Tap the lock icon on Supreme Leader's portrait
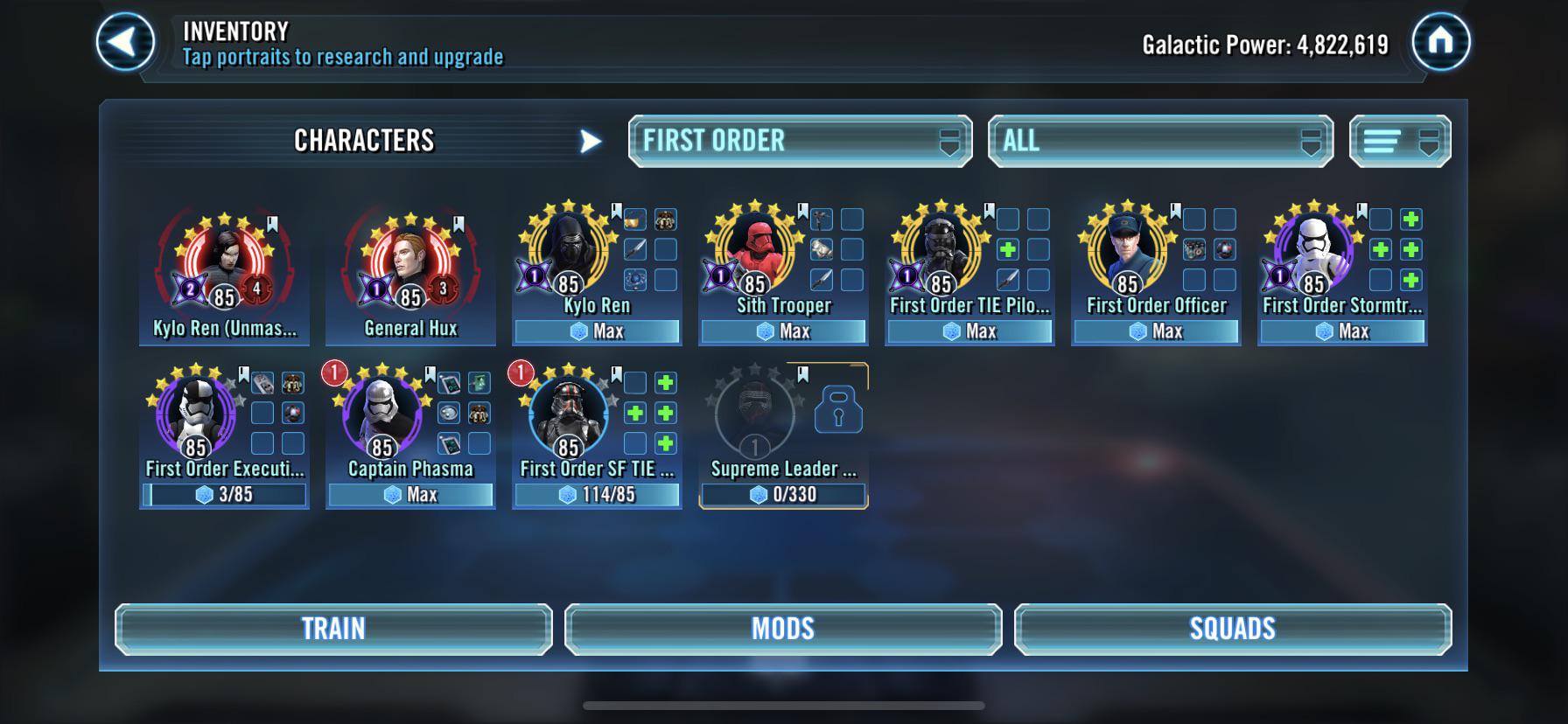The height and width of the screenshot is (724, 1568). coord(837,411)
